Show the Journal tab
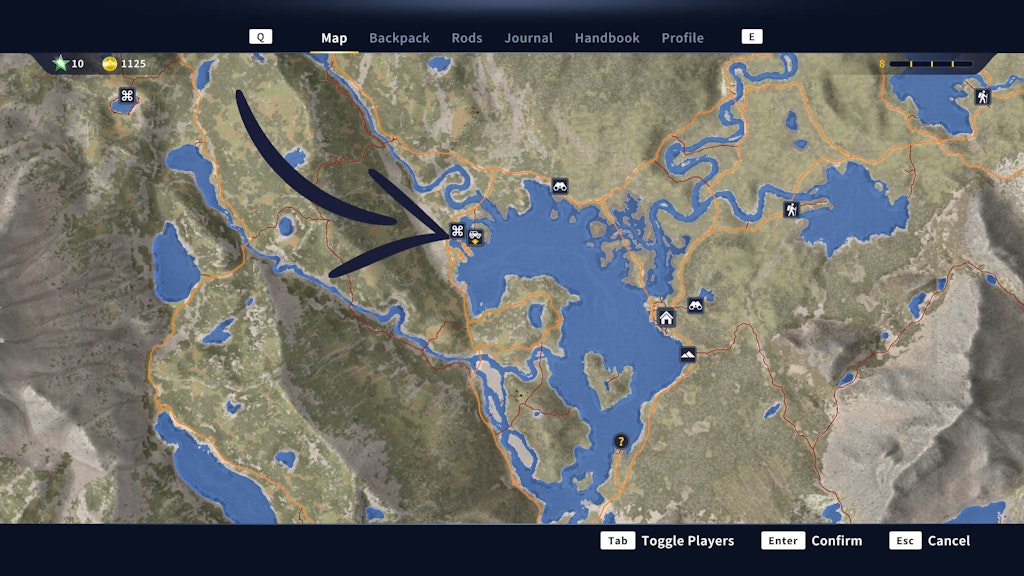The image size is (1024, 576). (x=528, y=38)
